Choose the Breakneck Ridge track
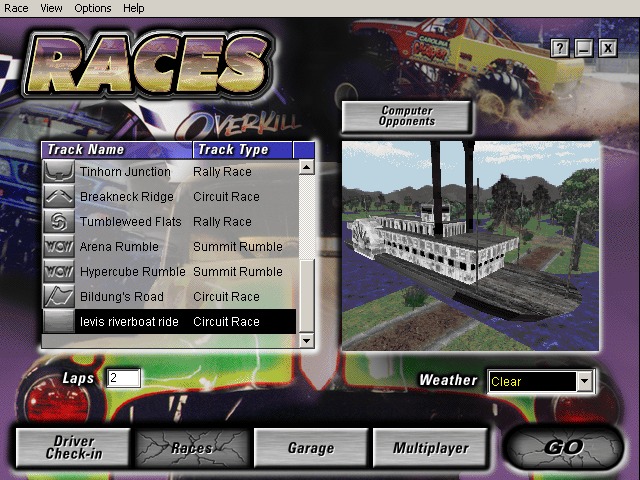The height and width of the screenshot is (480, 640). tap(126, 197)
